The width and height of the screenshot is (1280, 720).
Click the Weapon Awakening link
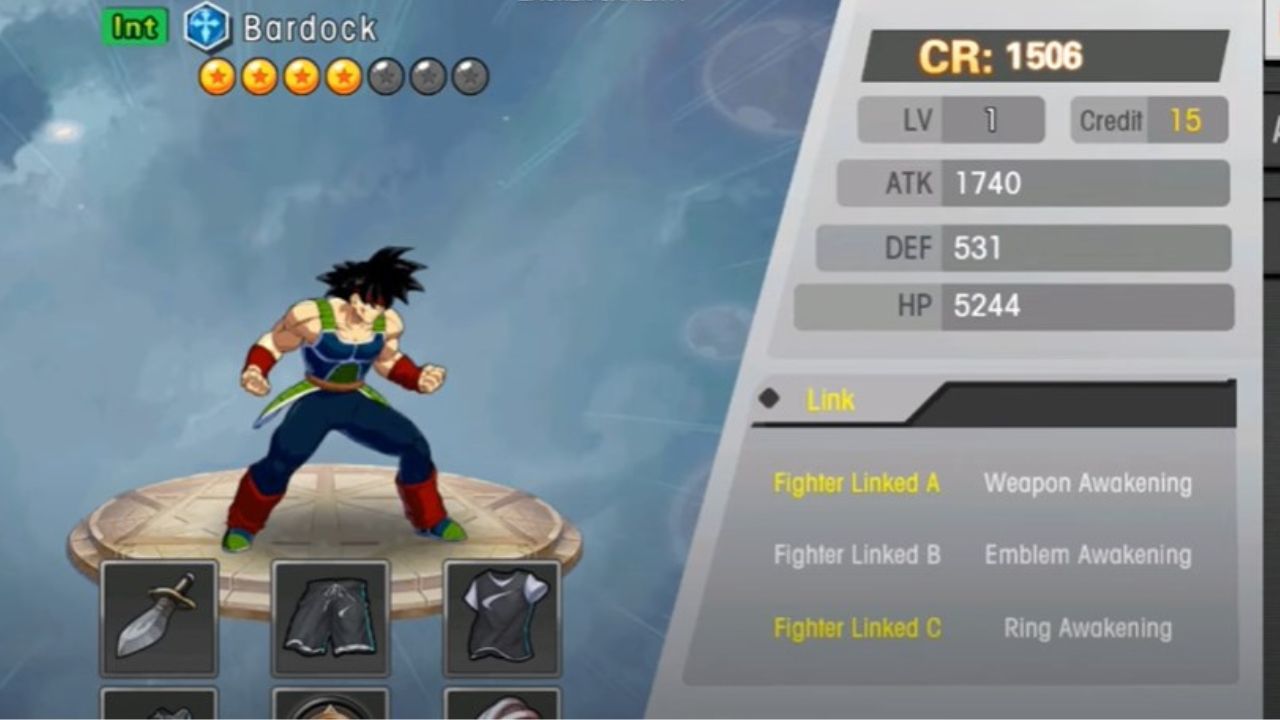click(x=1087, y=483)
